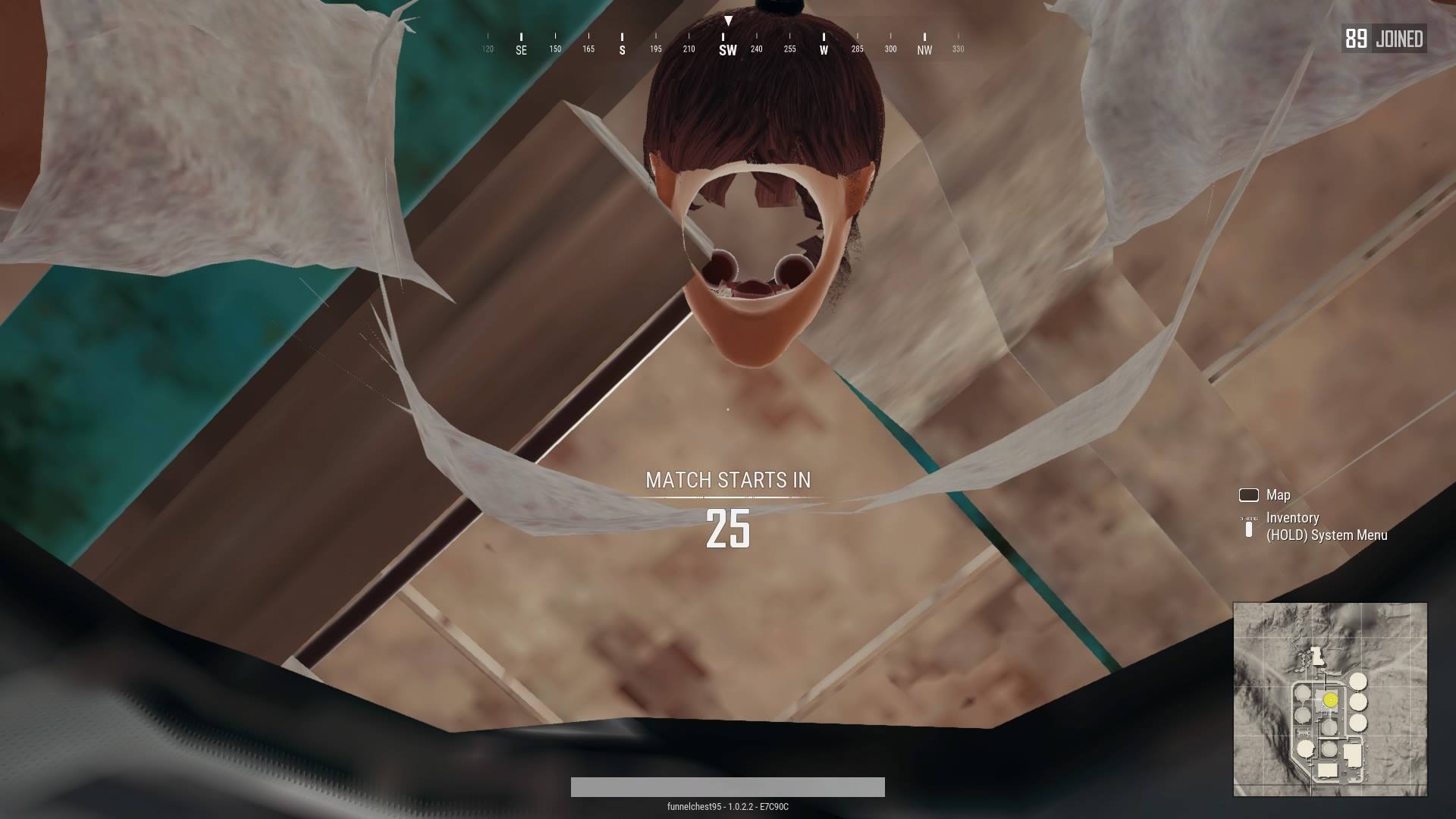
Task: Click the NW marker on the compass bar
Action: tap(924, 49)
